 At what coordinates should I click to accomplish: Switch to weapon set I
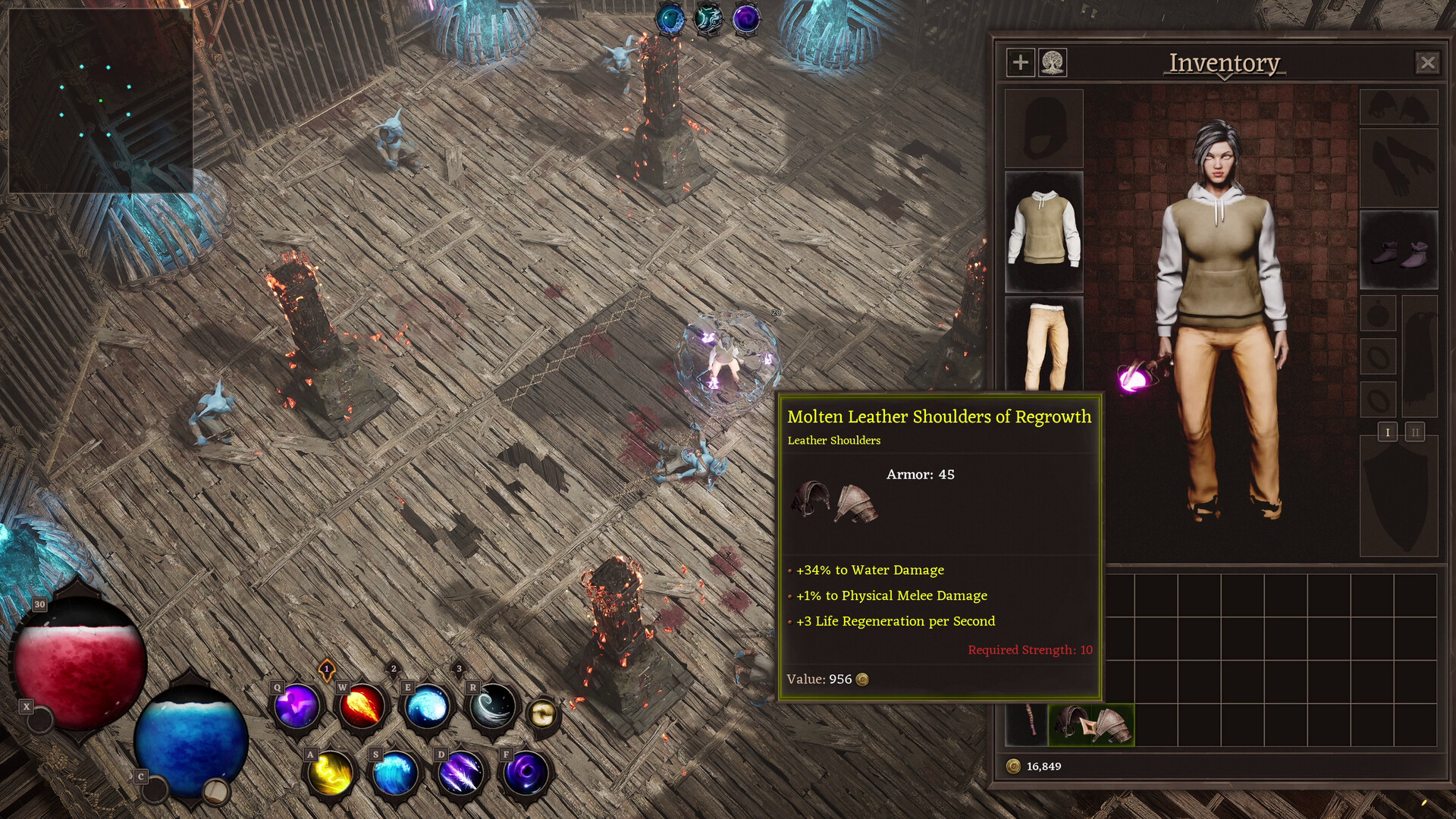(1389, 432)
